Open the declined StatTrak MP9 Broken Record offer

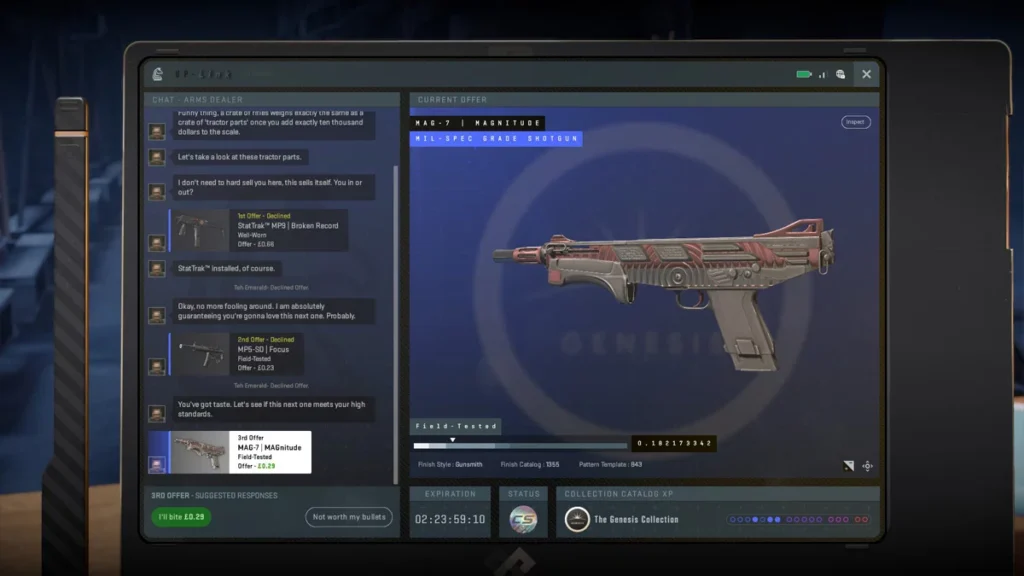260,230
